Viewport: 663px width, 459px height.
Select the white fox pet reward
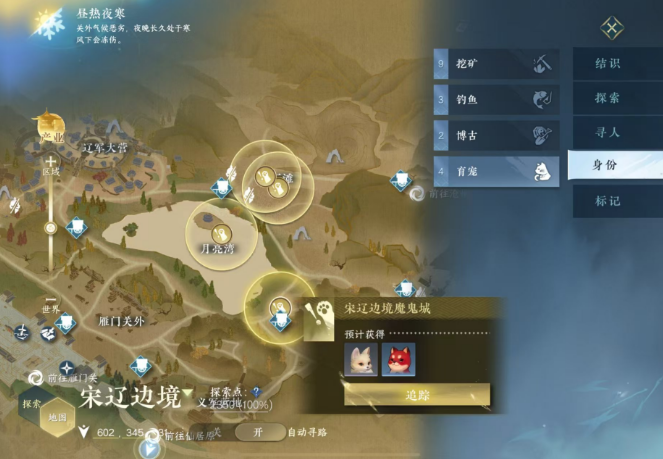click(x=361, y=359)
